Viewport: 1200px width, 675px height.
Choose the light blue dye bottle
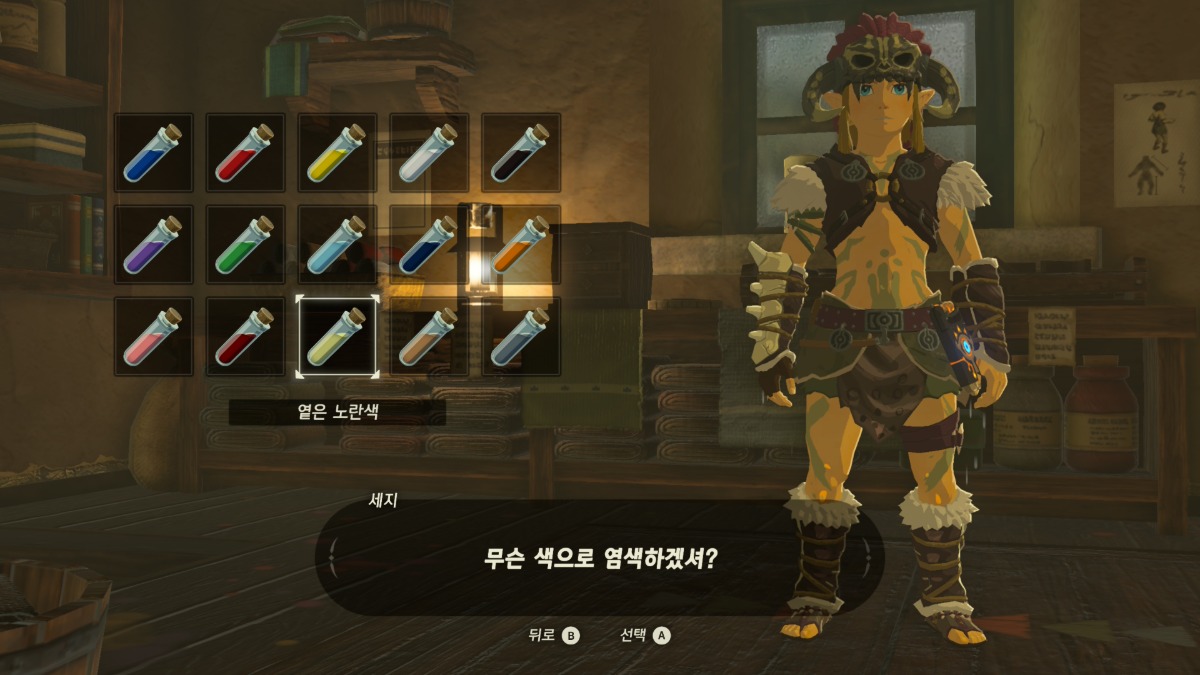click(x=337, y=244)
